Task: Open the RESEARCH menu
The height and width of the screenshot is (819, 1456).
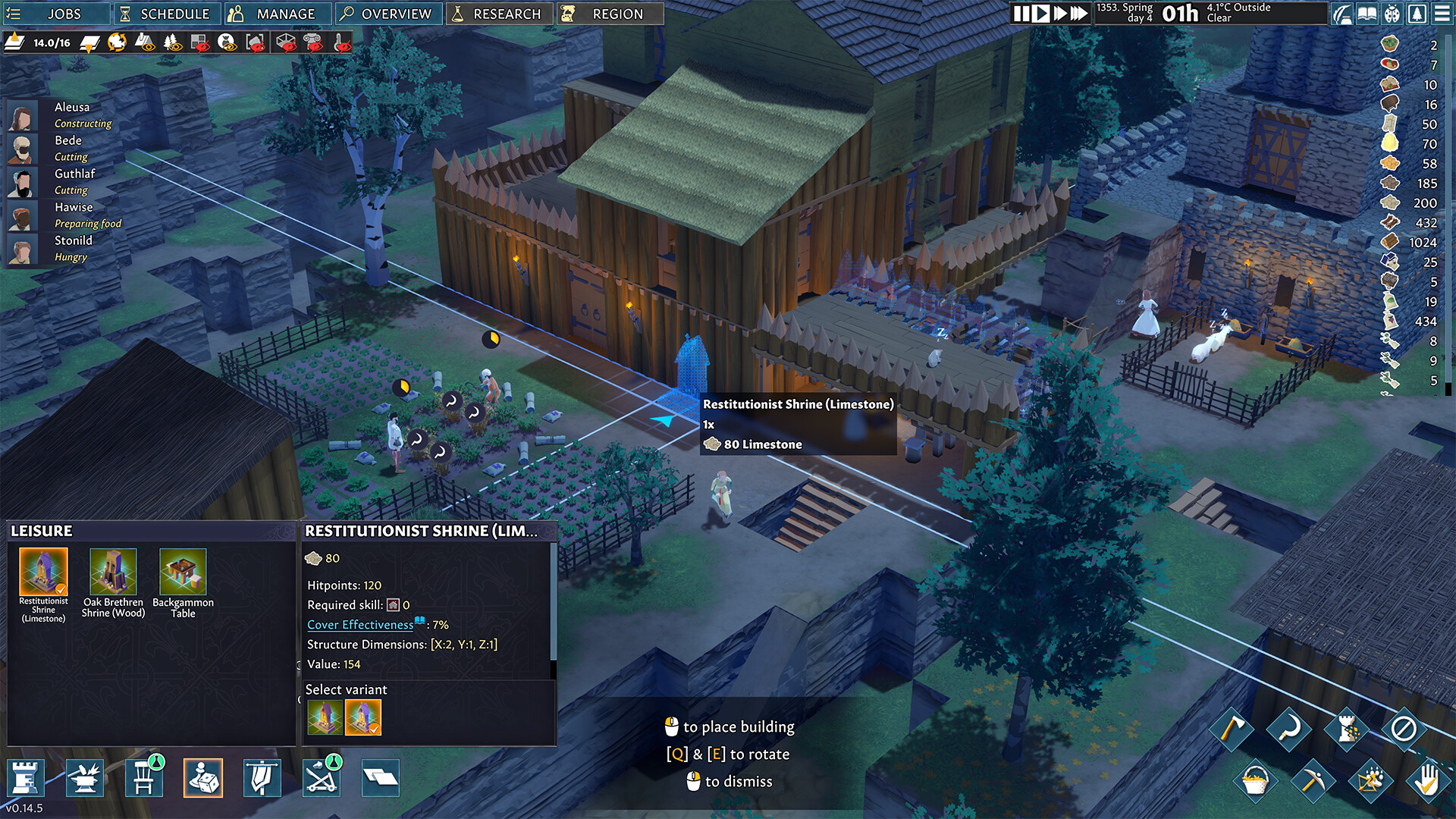Action: click(x=499, y=13)
